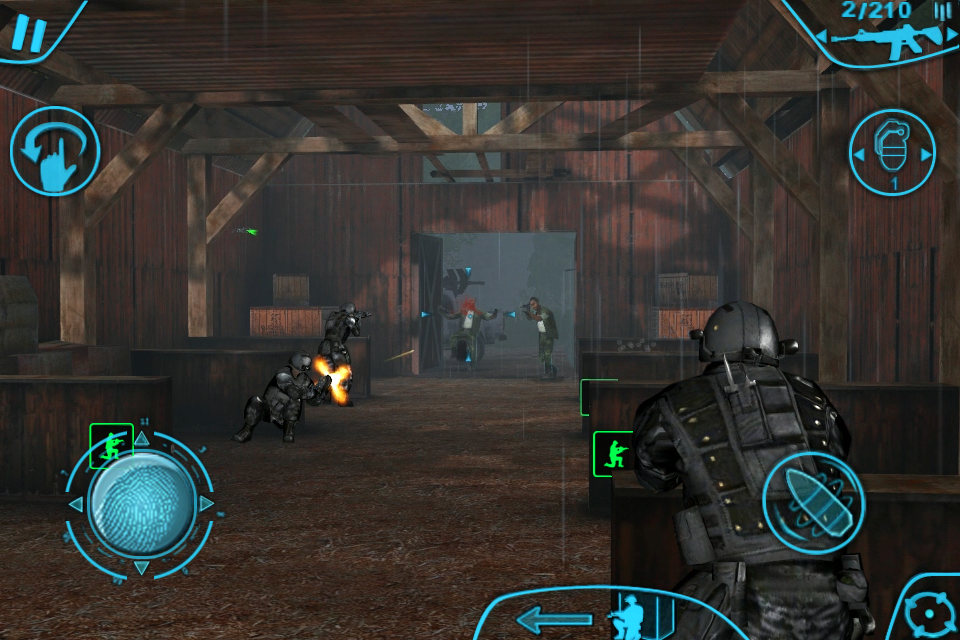Cycle grenade type with the left arrow
960x640 pixels.
click(858, 153)
